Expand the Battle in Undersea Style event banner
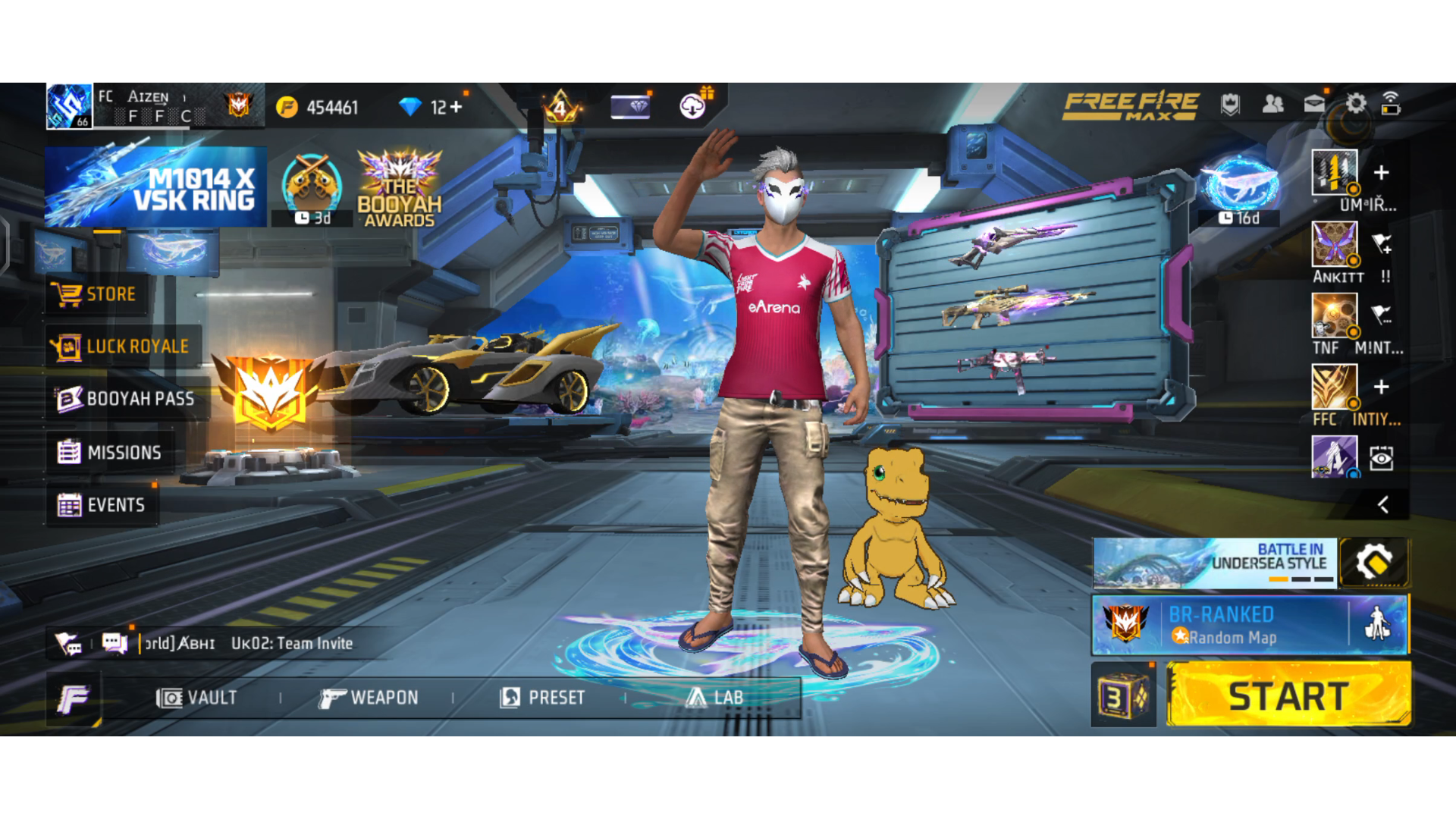This screenshot has height=819, width=1456. pyautogui.click(x=1213, y=563)
